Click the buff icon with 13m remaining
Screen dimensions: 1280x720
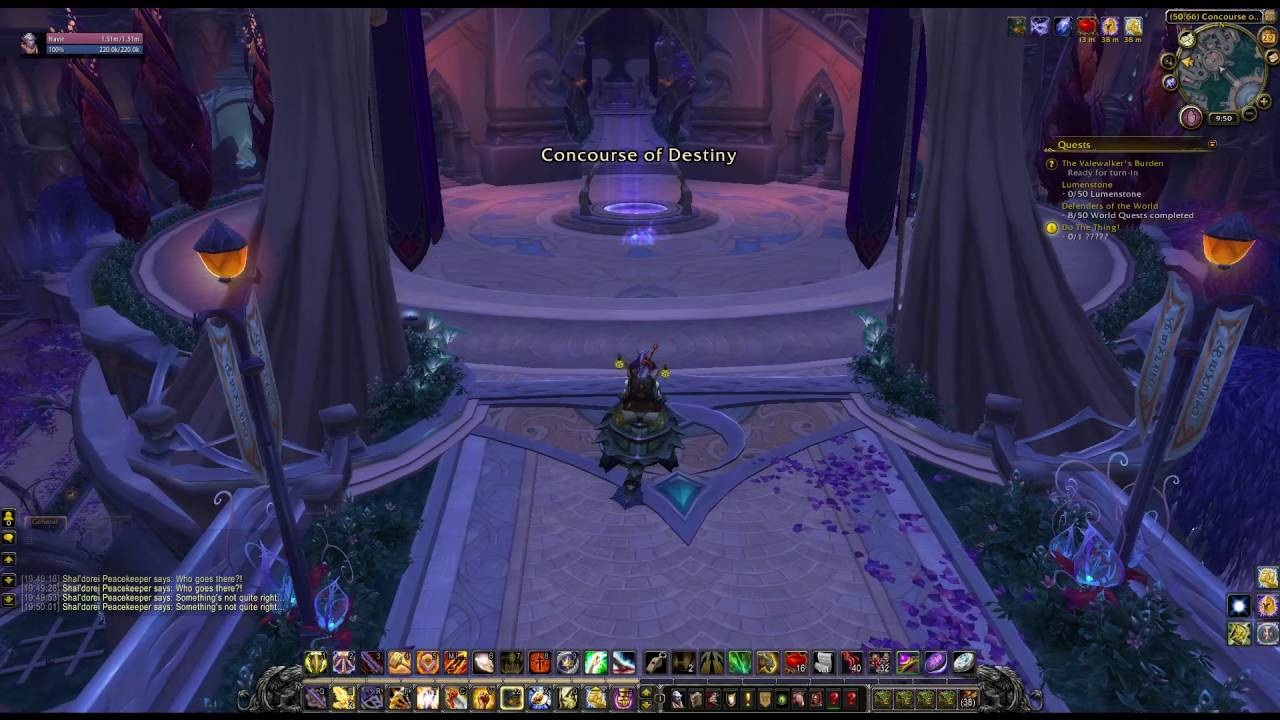(1086, 26)
